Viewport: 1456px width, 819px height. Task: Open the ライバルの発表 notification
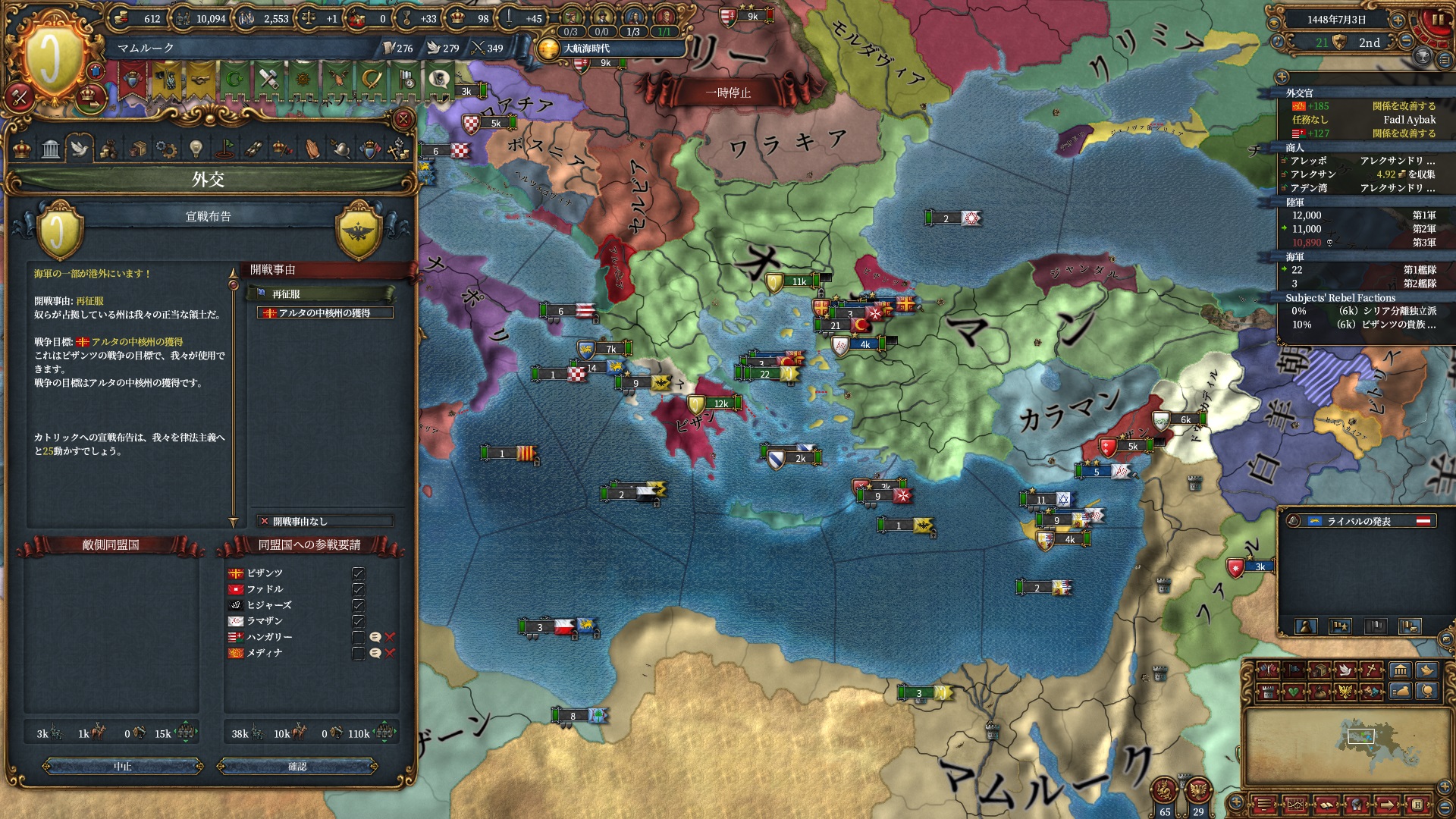pos(1359,521)
